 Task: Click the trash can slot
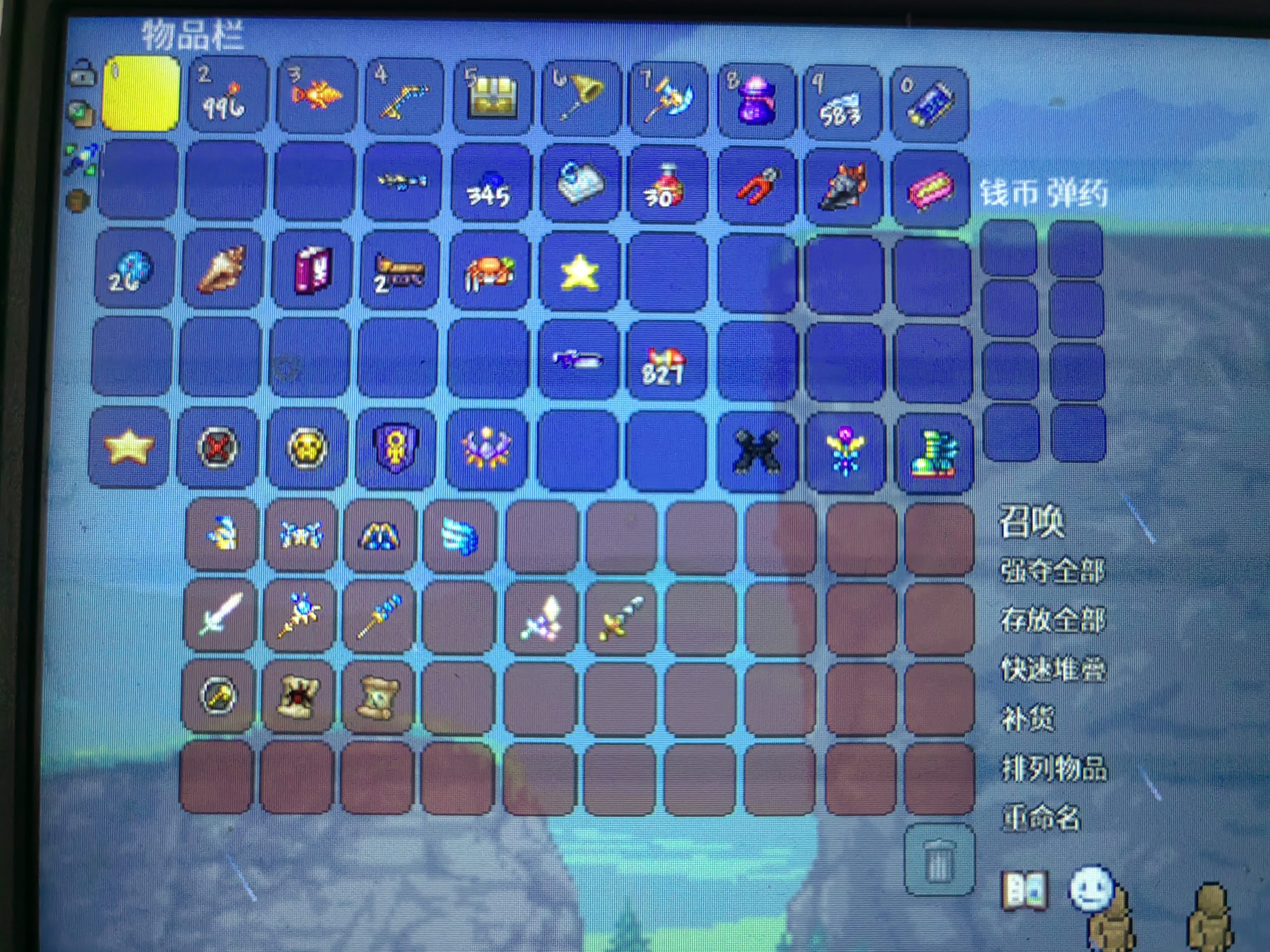(938, 859)
